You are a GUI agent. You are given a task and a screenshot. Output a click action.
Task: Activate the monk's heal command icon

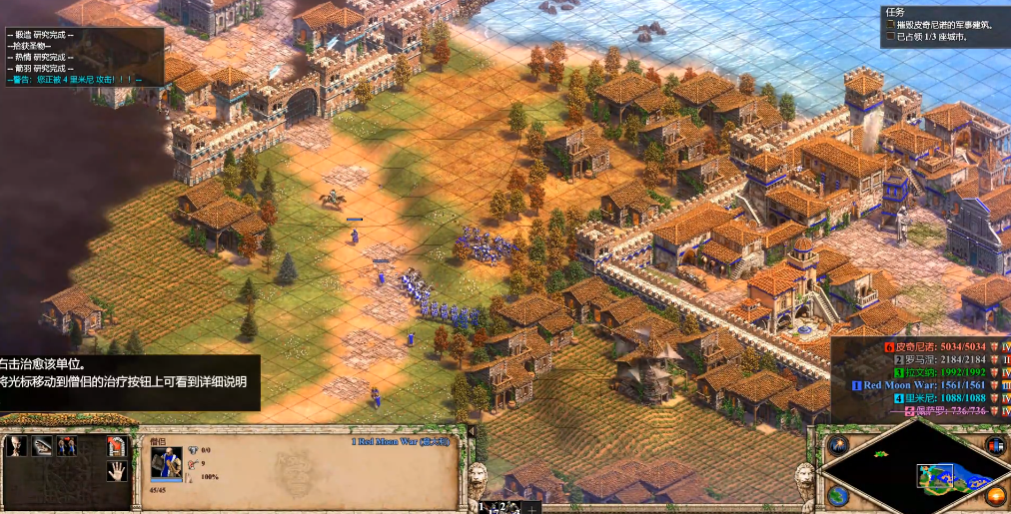click(42, 446)
